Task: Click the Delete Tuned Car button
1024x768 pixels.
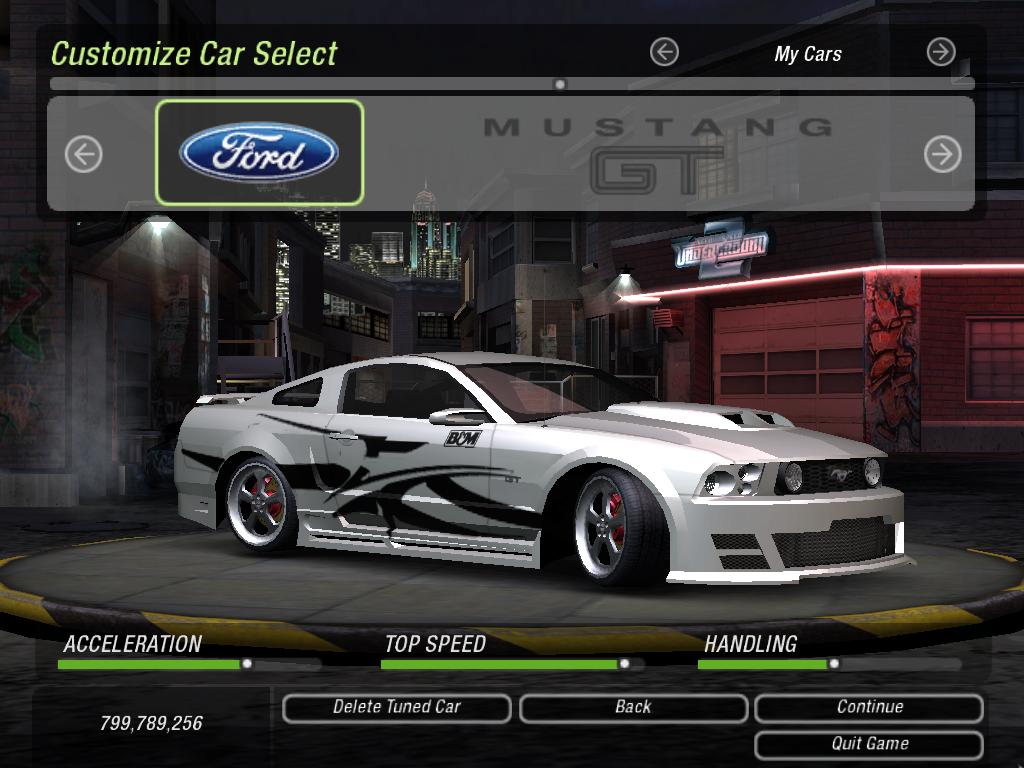Action: pos(397,708)
